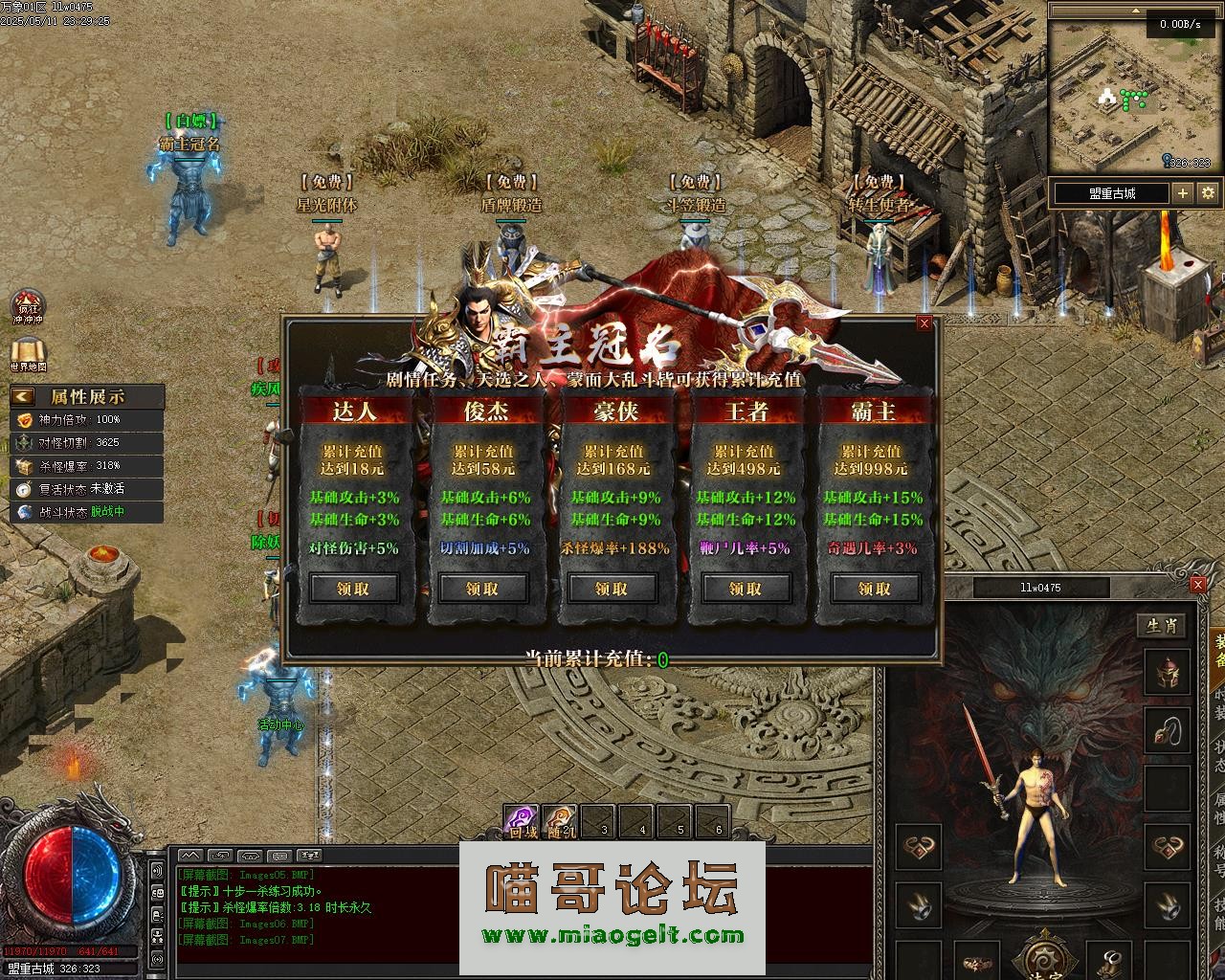Close the 霸主冠名 reward window
This screenshot has height=980, width=1225.
pyautogui.click(x=924, y=323)
